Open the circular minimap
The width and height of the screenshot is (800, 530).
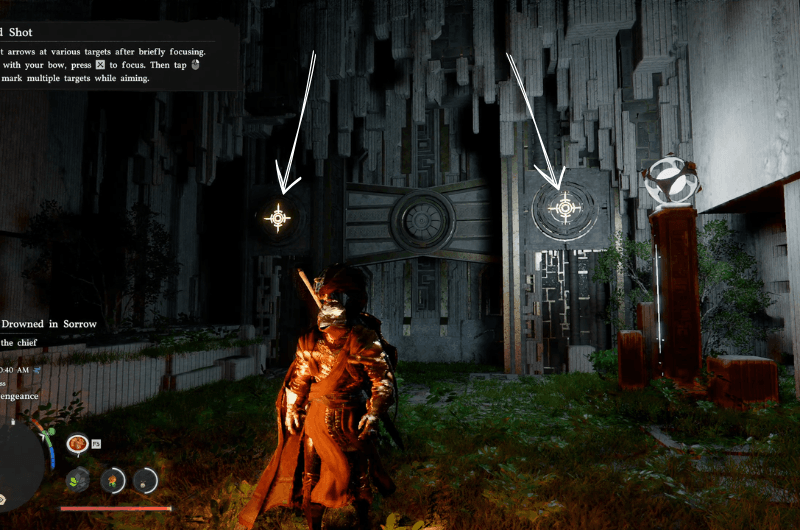point(18,462)
